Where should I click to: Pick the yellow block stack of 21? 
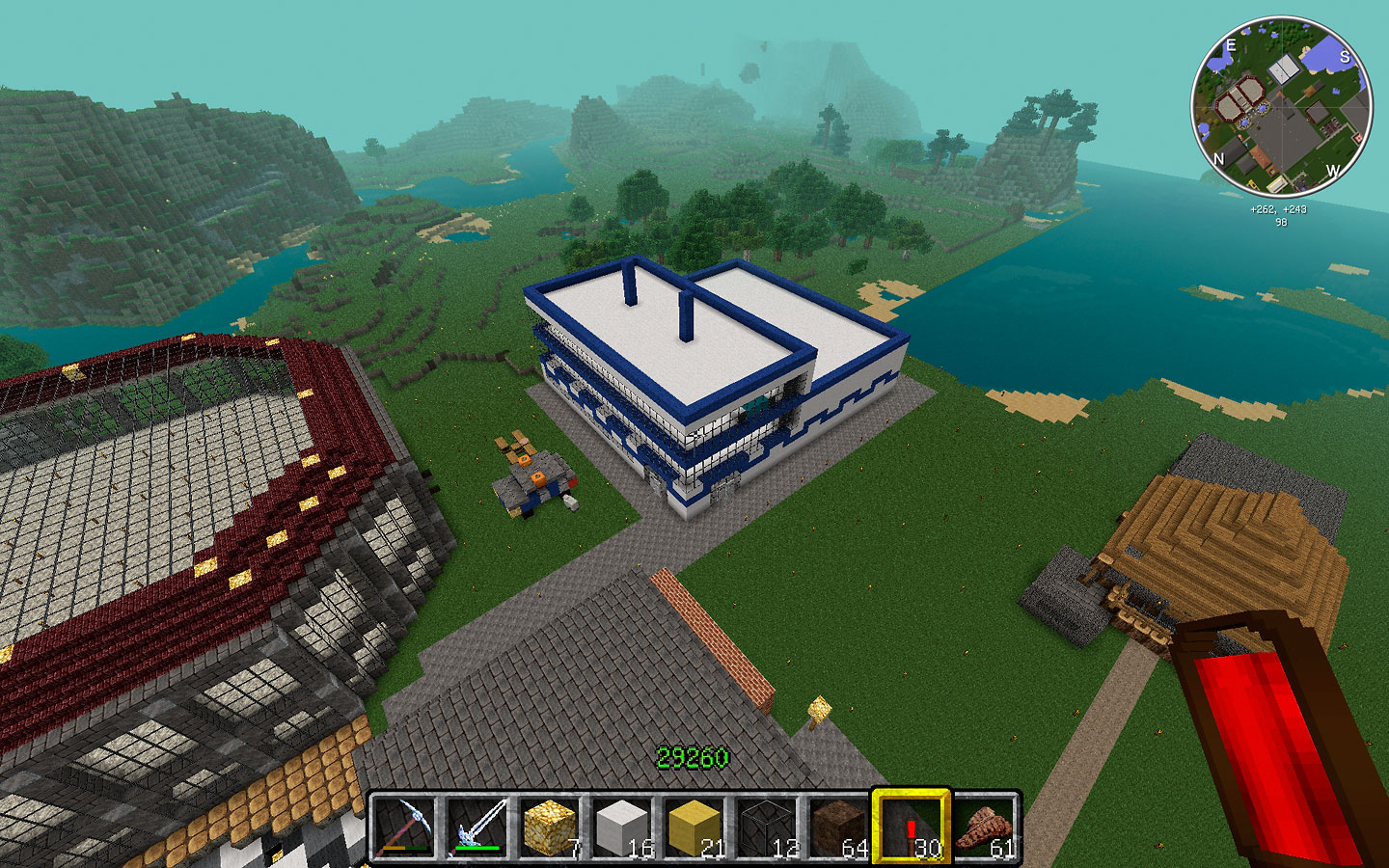click(x=694, y=827)
